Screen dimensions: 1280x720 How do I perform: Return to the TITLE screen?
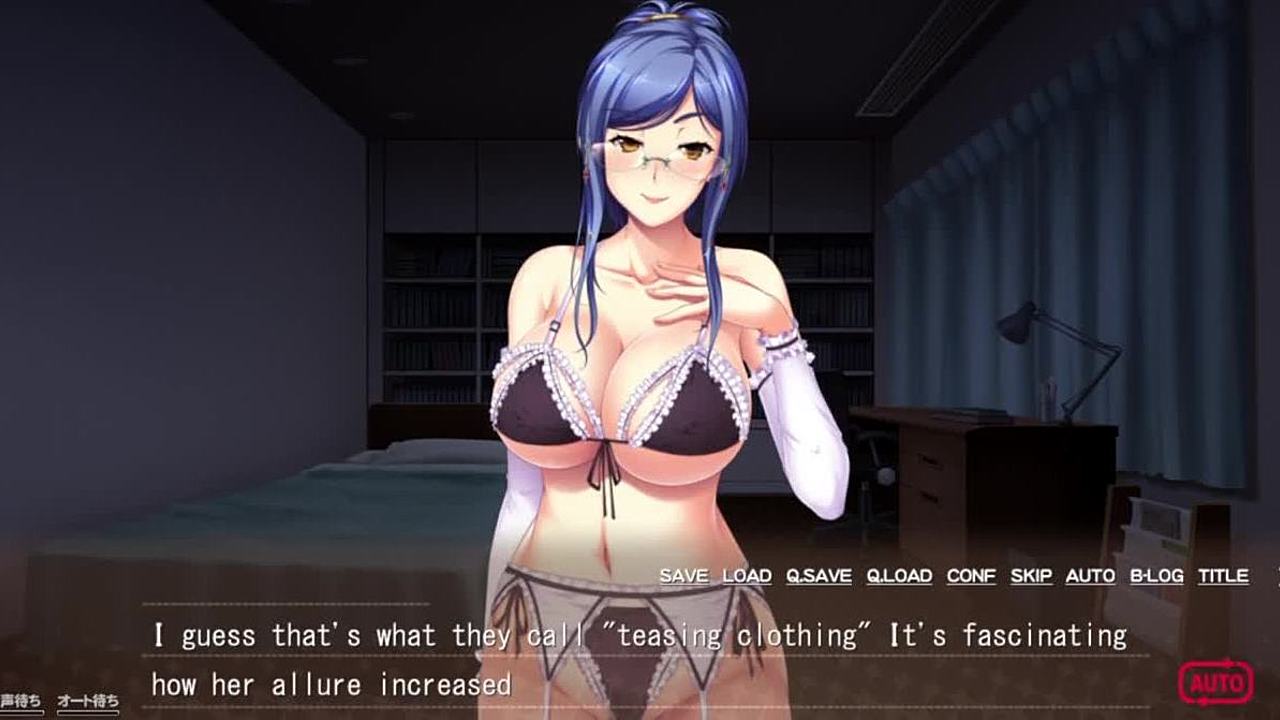pos(1223,576)
